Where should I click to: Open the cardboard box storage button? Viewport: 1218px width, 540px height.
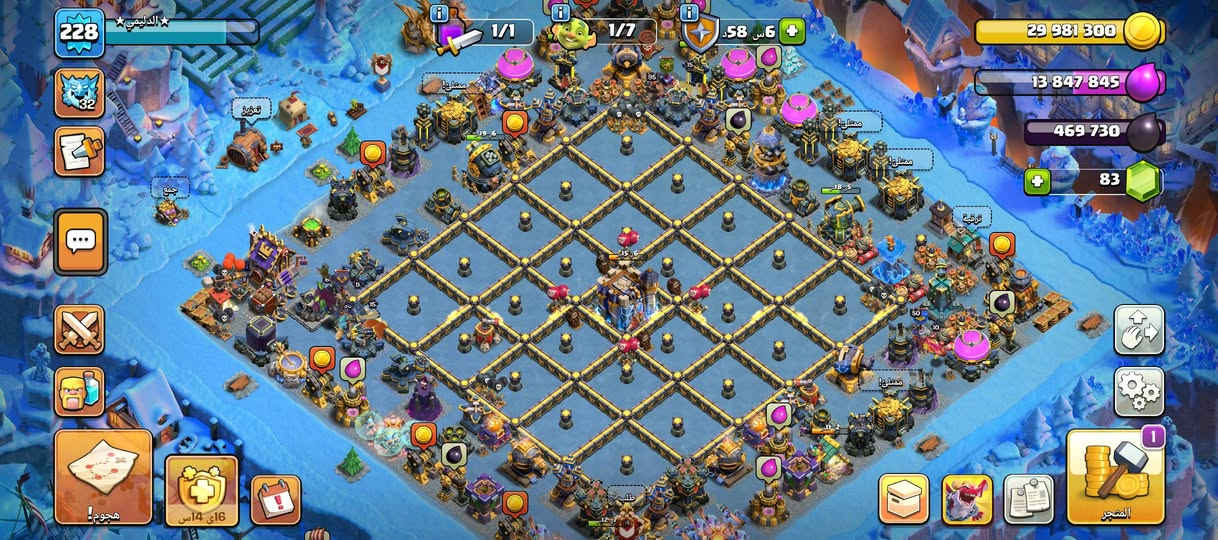click(x=904, y=498)
